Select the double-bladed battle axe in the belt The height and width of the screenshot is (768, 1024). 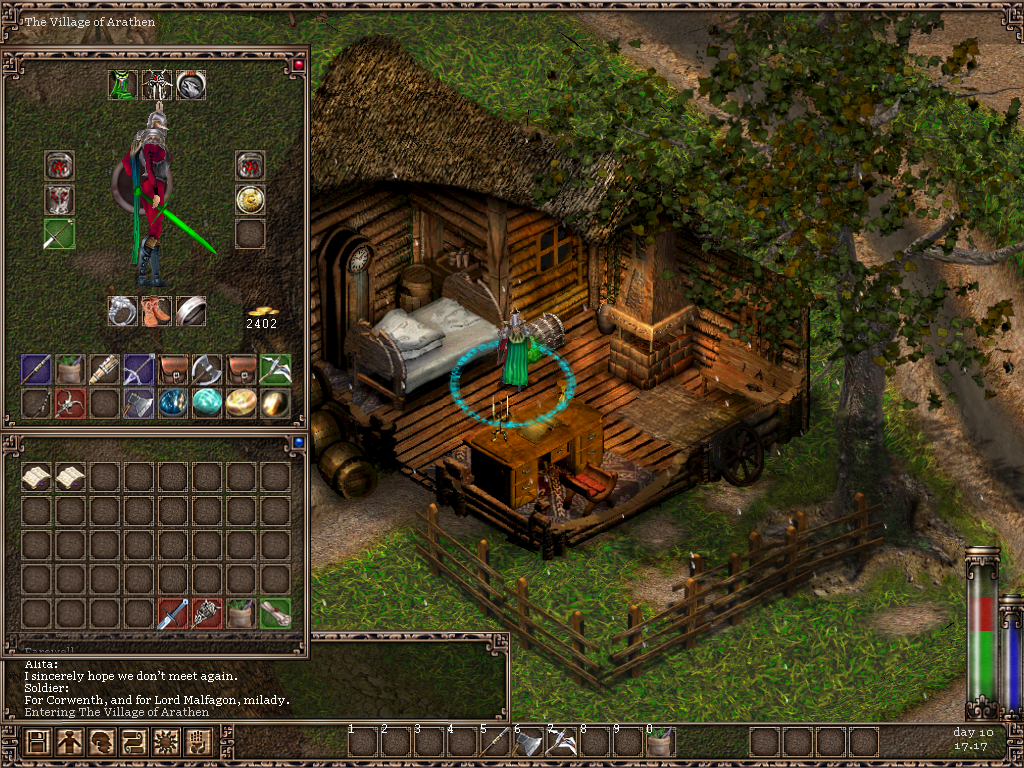pyautogui.click(x=207, y=369)
